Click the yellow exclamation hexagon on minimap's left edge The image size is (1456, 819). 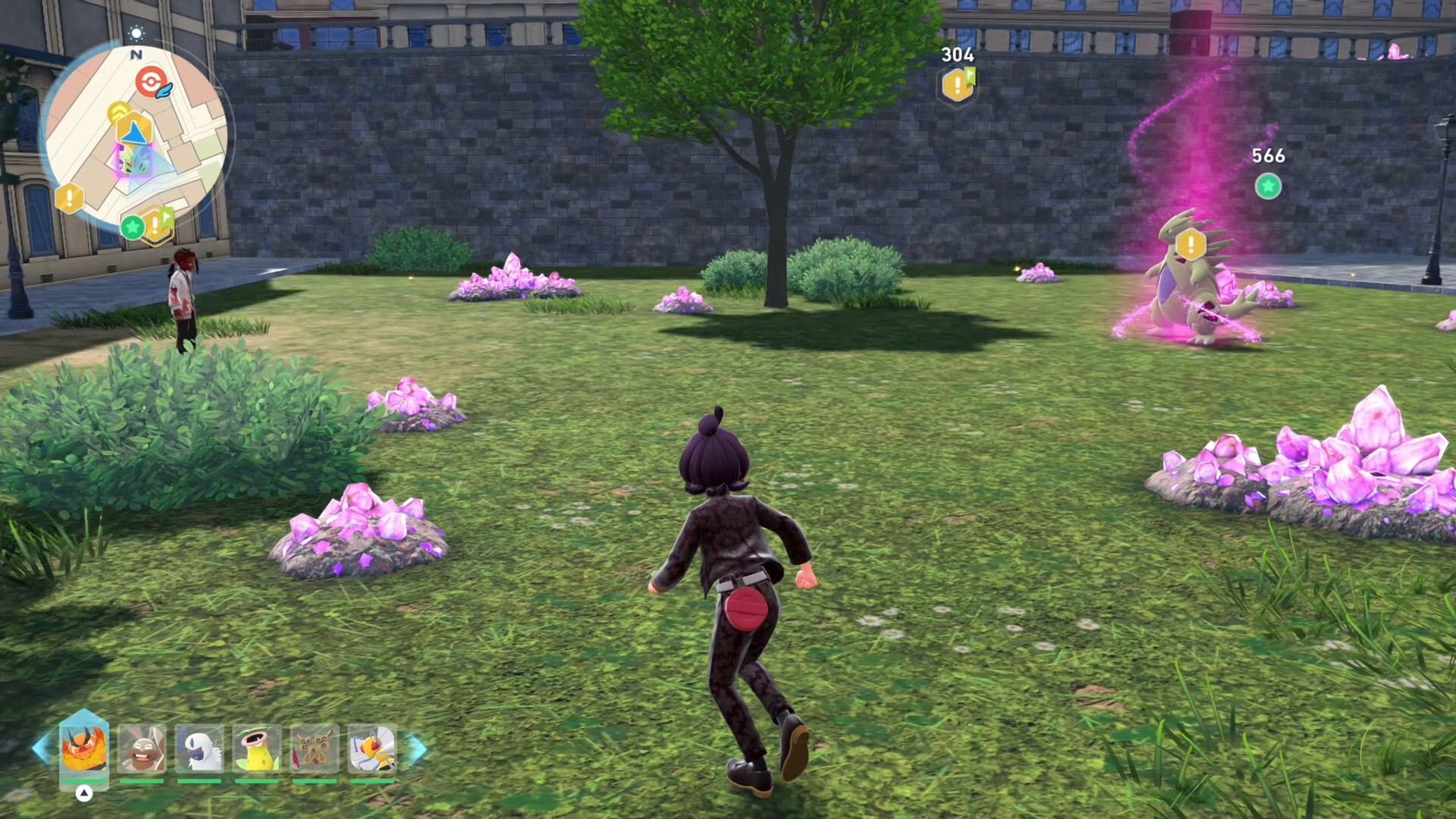tap(69, 199)
